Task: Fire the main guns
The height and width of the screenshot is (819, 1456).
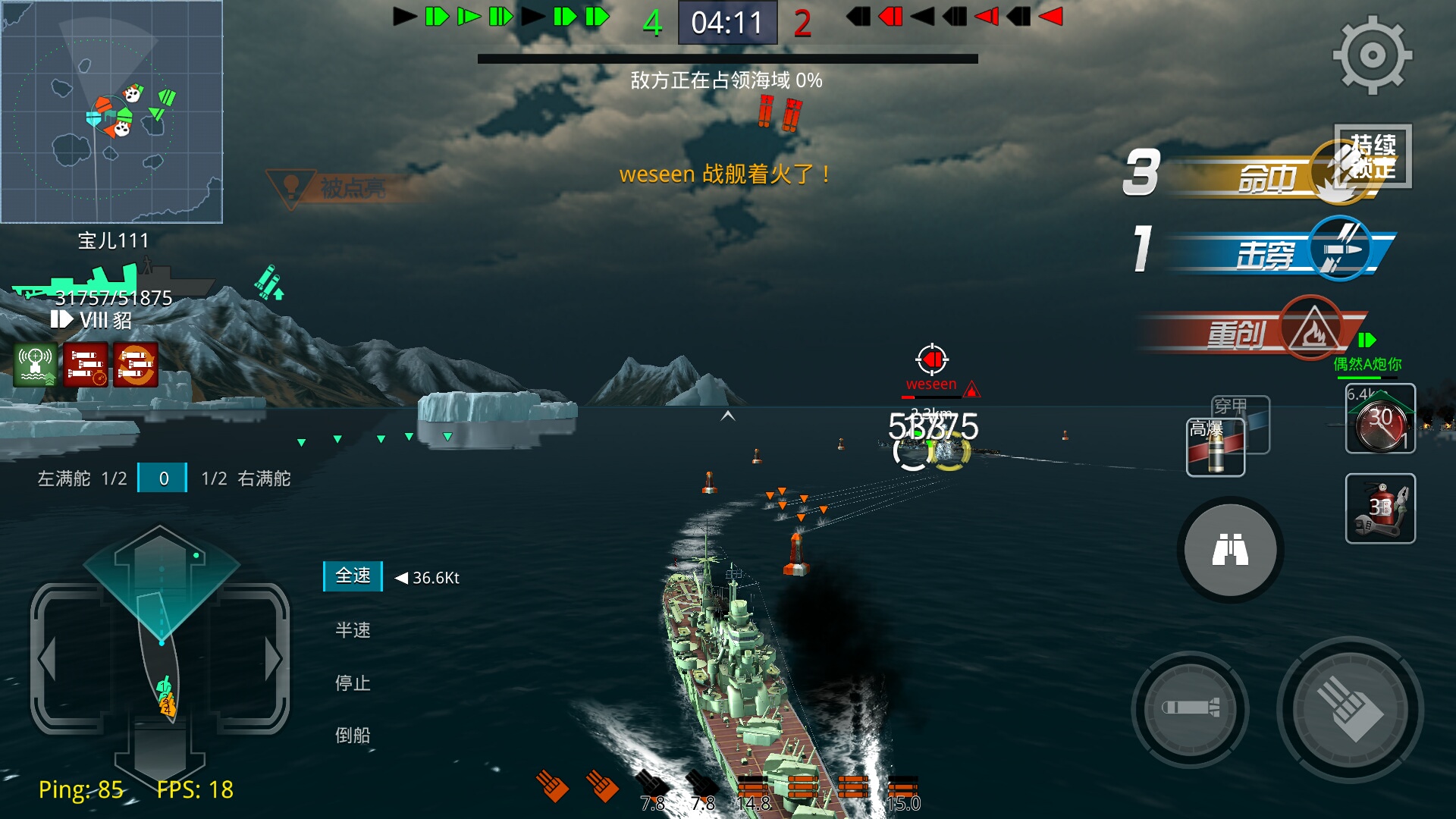Action: coord(1349,711)
